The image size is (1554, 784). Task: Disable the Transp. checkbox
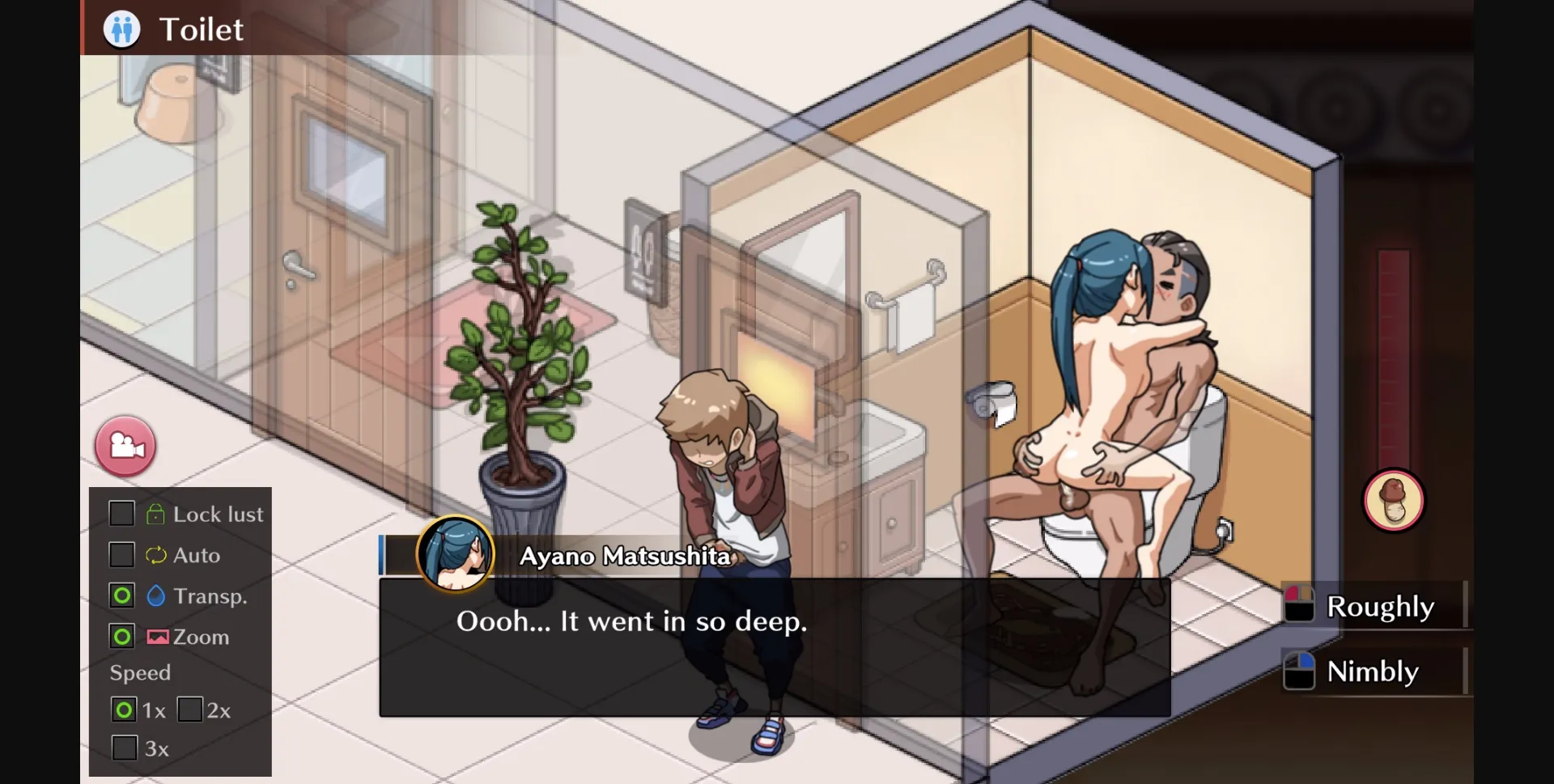click(x=122, y=595)
